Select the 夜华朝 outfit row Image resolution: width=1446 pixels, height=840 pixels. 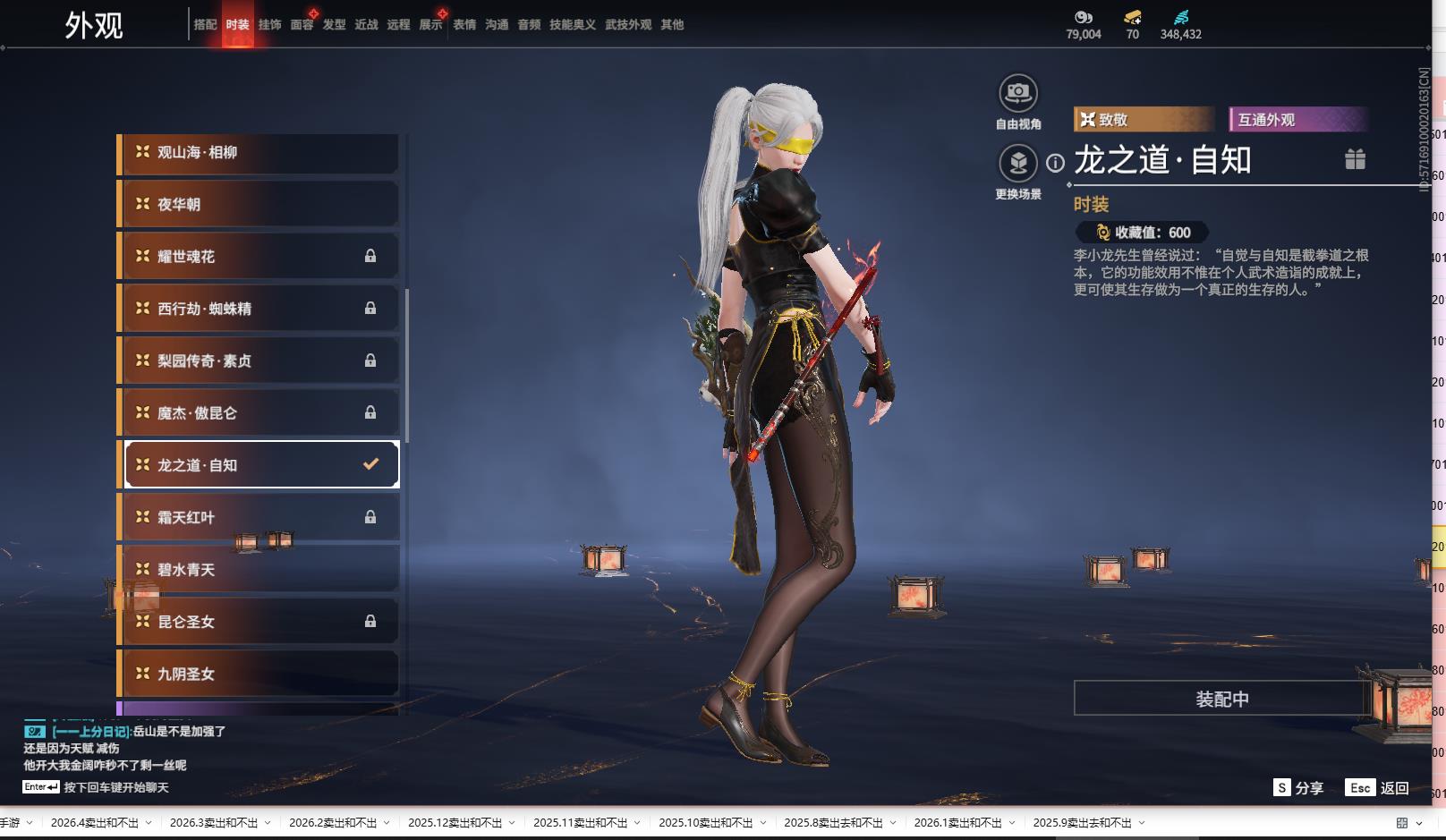coord(259,205)
